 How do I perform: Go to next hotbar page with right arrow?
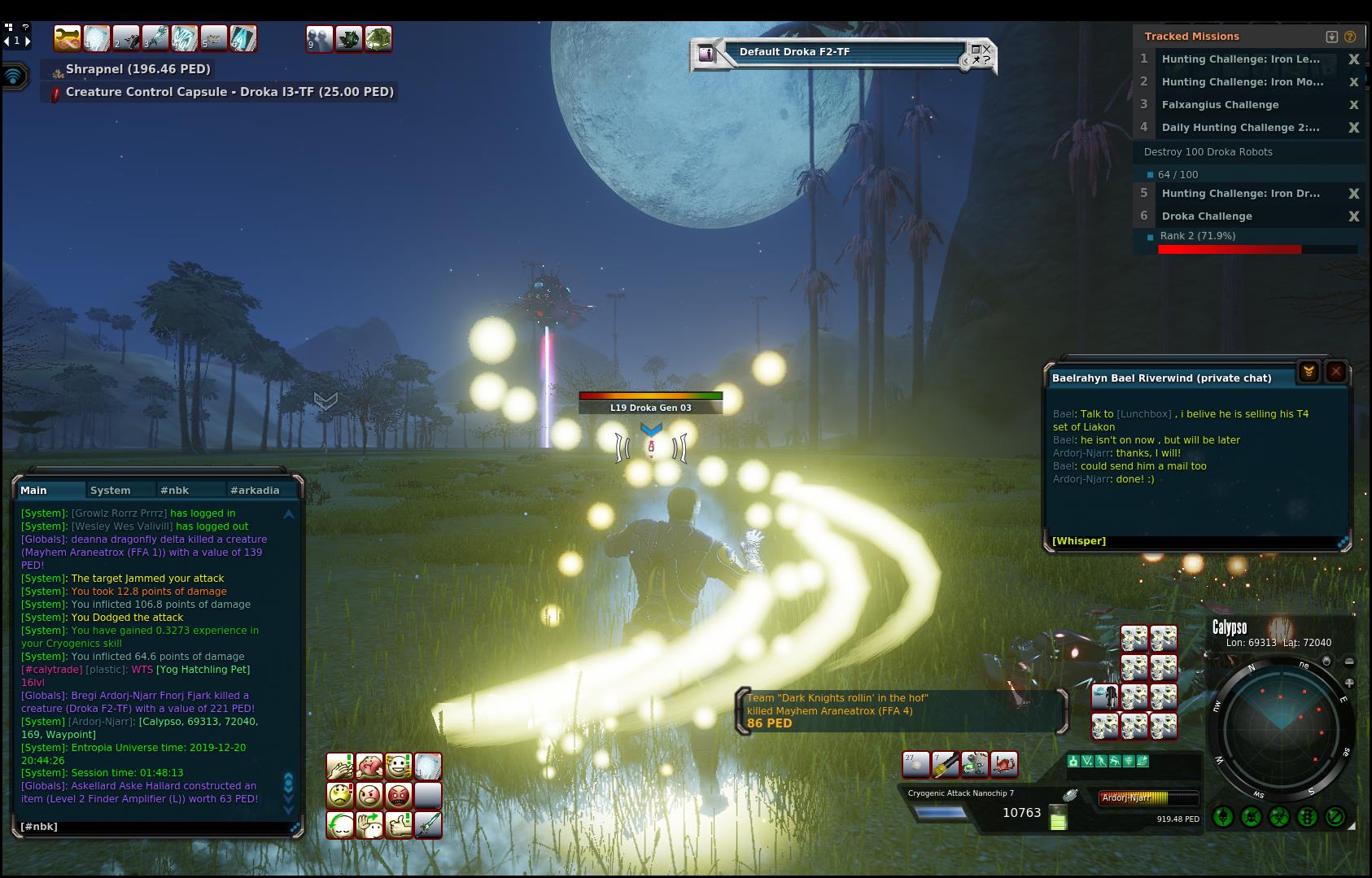coord(28,40)
